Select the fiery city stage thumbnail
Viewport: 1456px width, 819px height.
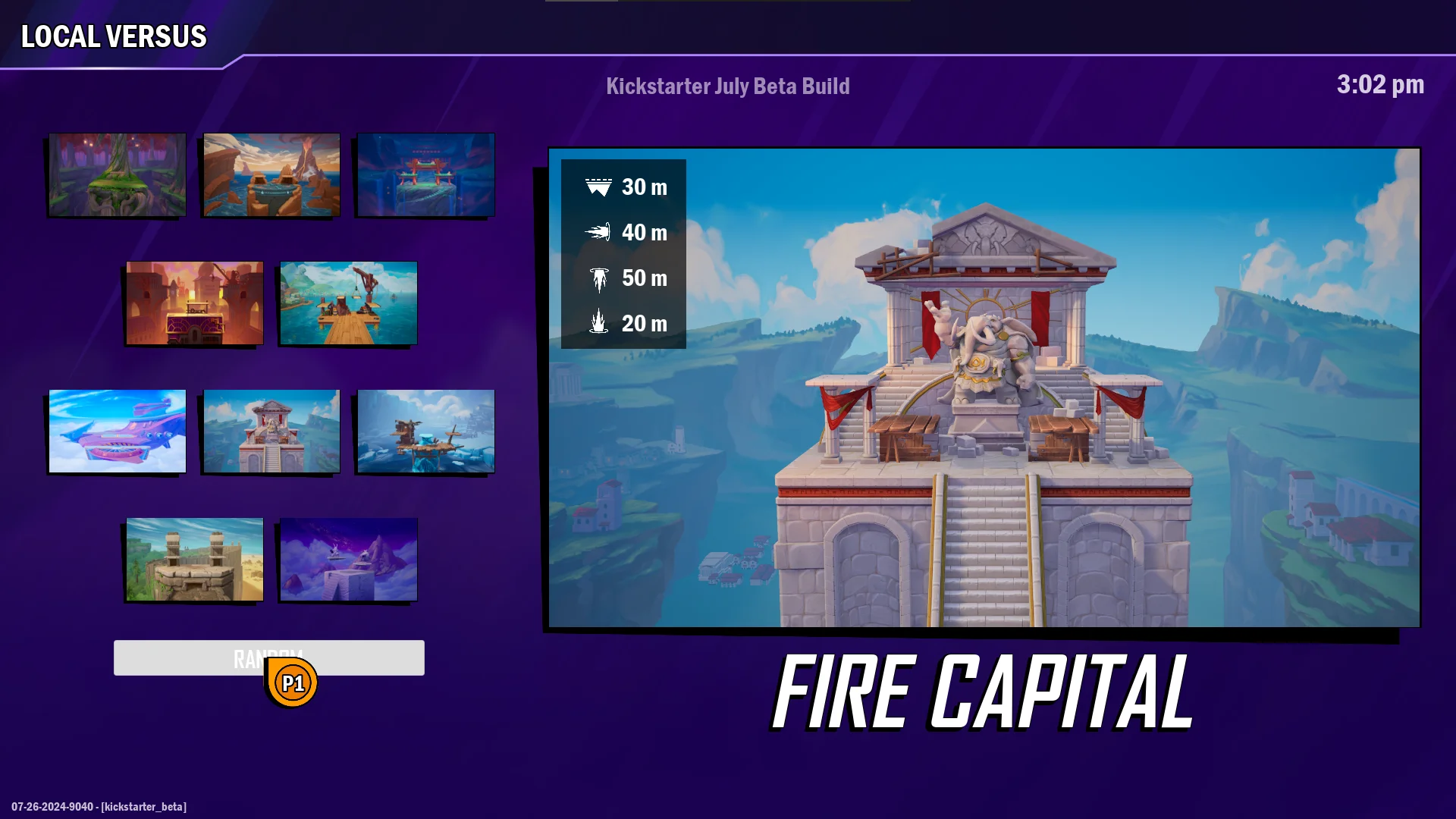pyautogui.click(x=193, y=303)
